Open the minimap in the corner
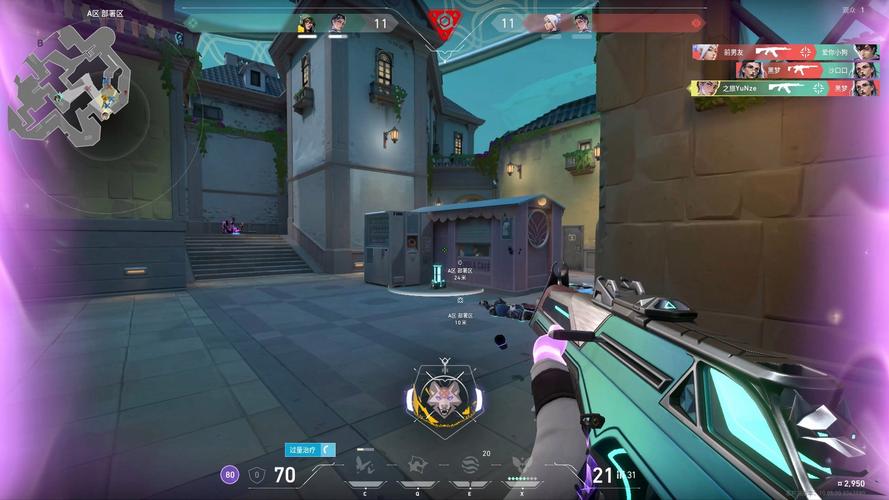 68,82
